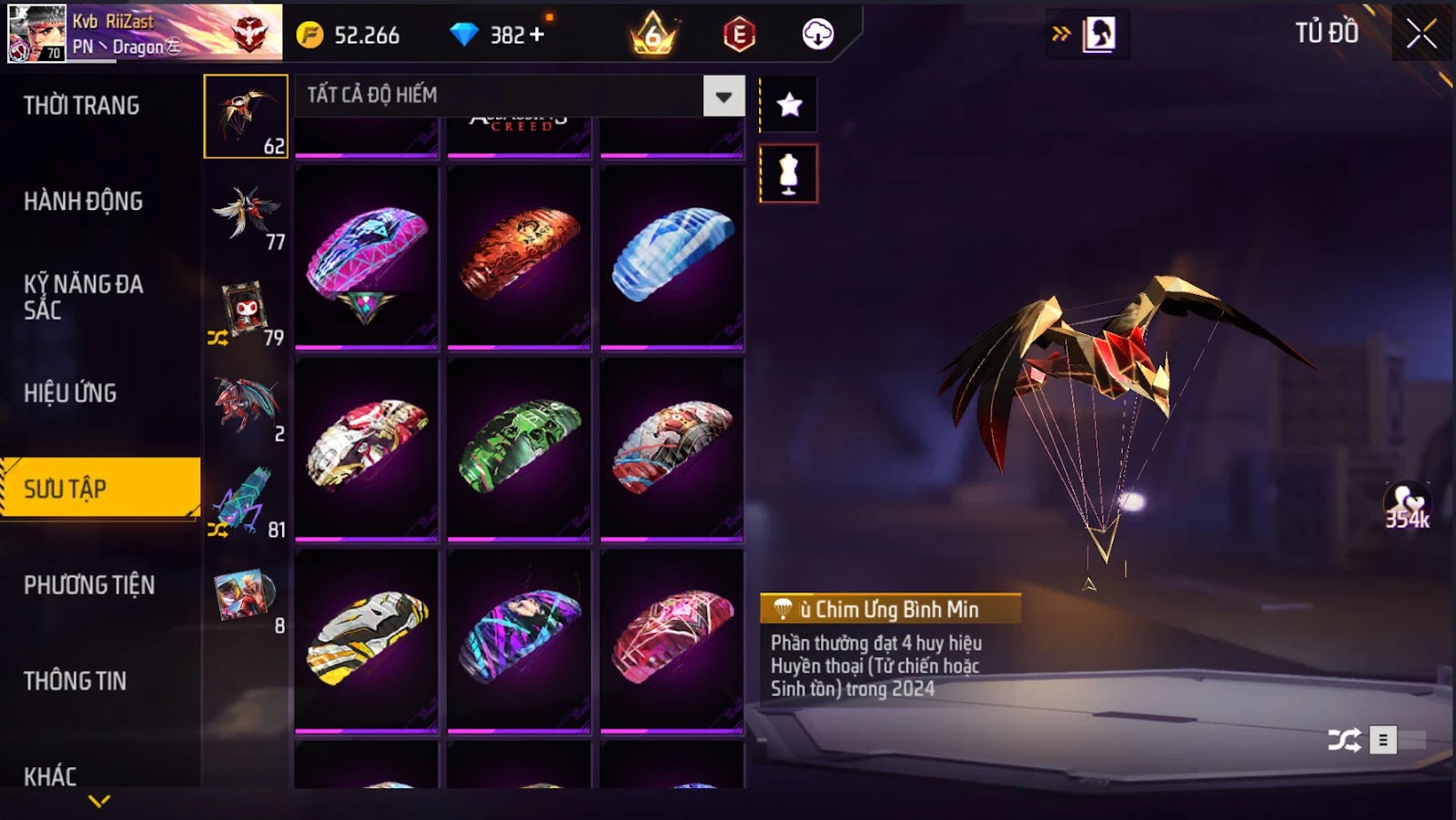Toggle the shuffle random skin button
The width and height of the screenshot is (1456, 820).
(x=1344, y=740)
